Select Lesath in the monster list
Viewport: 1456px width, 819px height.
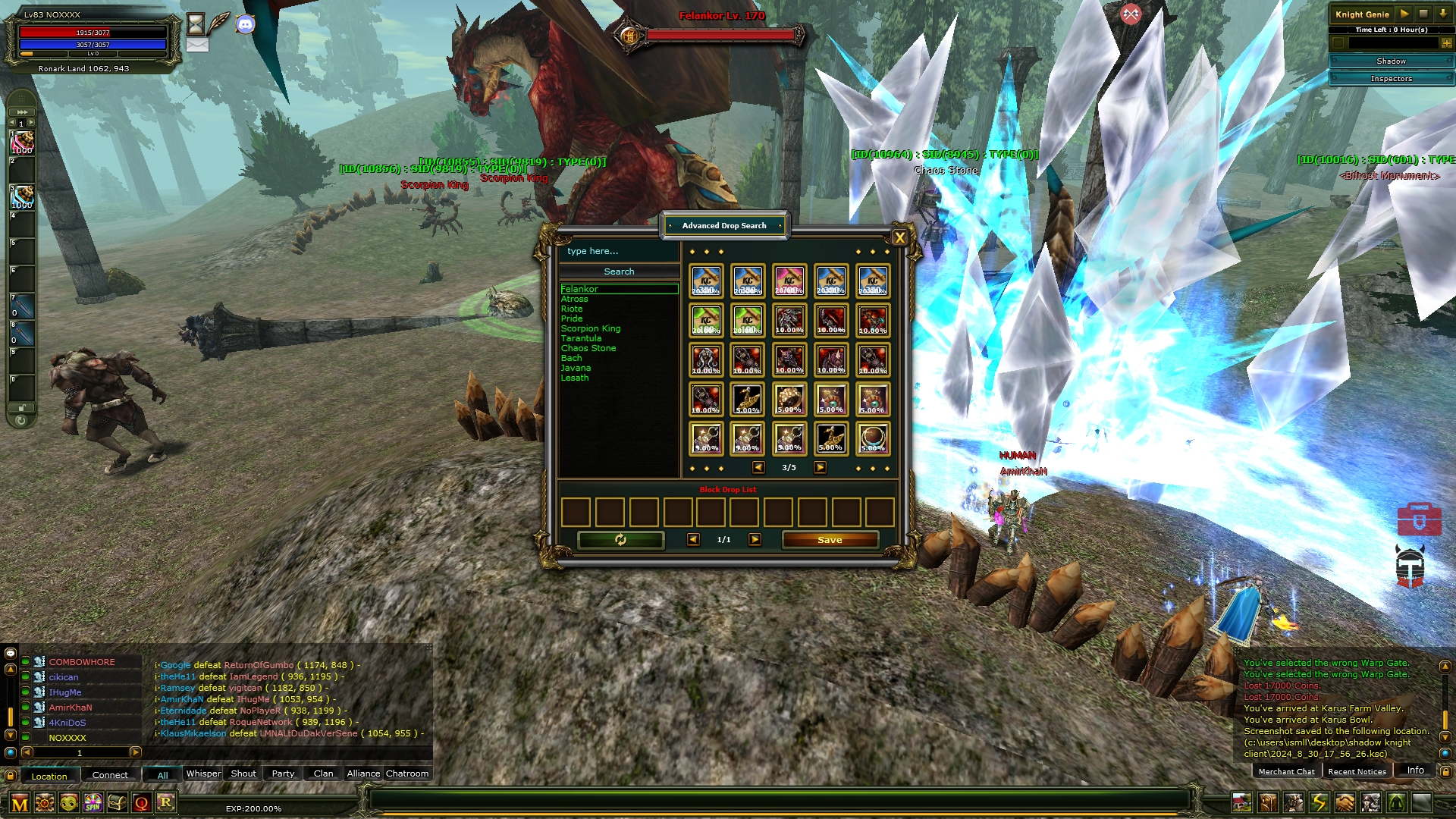(575, 378)
